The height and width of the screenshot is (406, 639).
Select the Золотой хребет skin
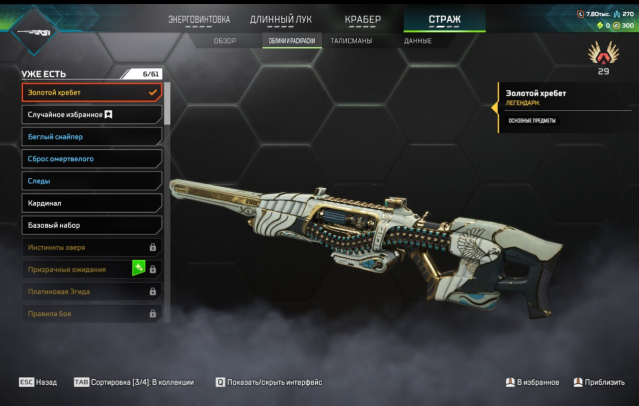coord(91,93)
